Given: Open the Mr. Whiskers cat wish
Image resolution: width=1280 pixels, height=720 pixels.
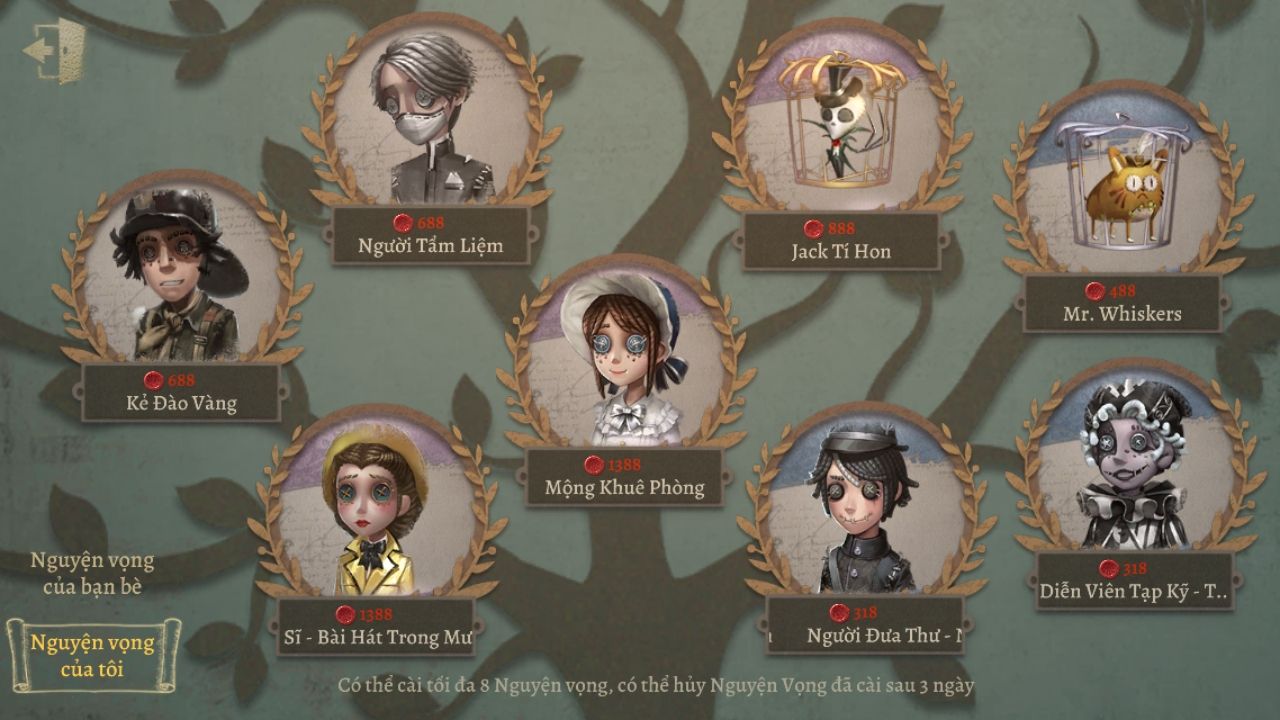Looking at the screenshot, I should (x=1122, y=187).
